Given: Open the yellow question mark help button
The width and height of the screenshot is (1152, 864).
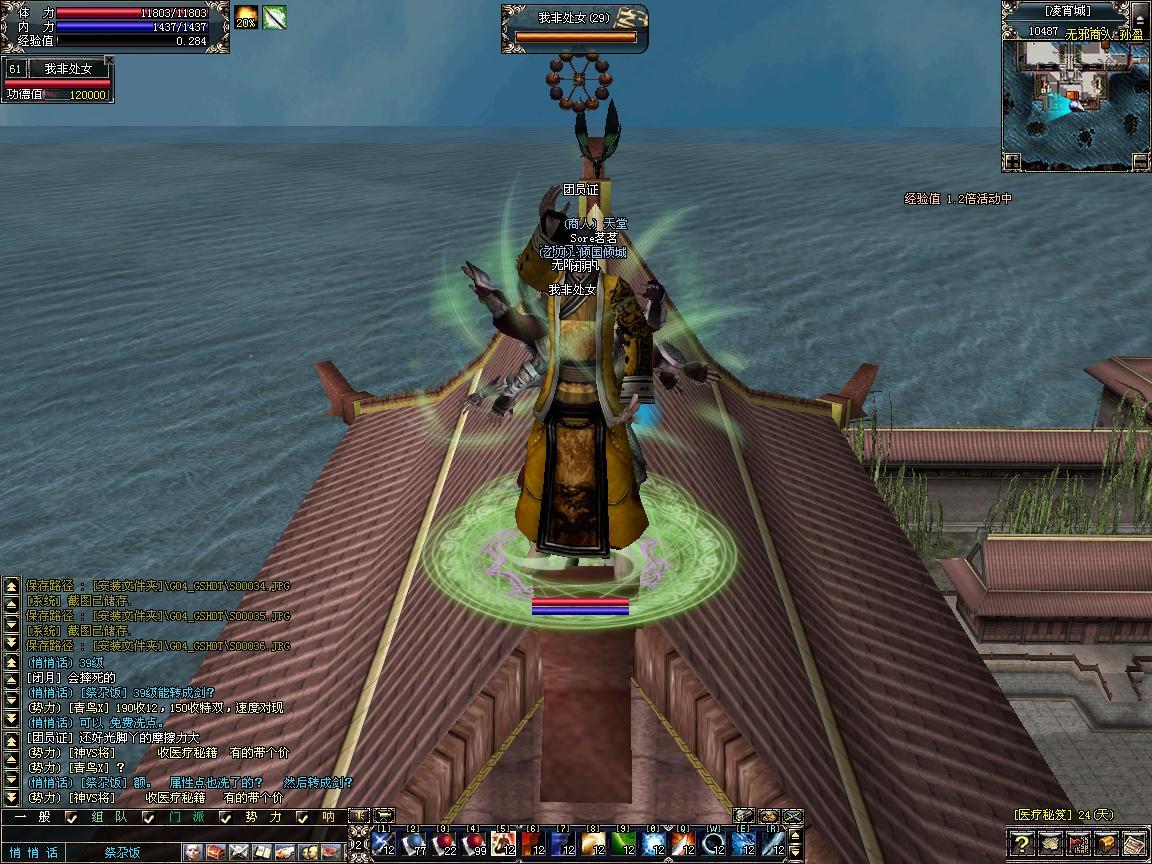Looking at the screenshot, I should pos(1021,844).
